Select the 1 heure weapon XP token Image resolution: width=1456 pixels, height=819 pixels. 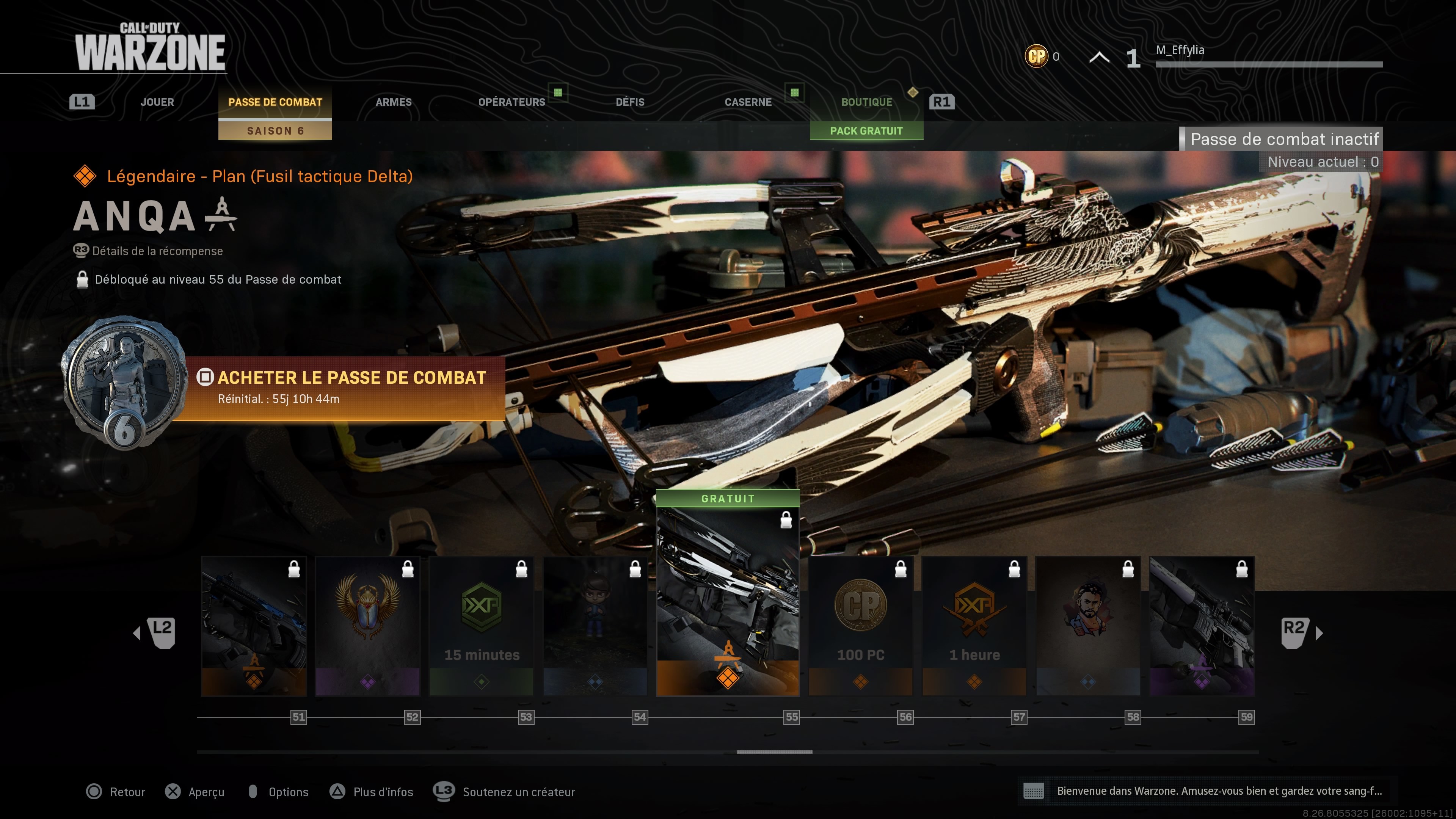coord(974,626)
